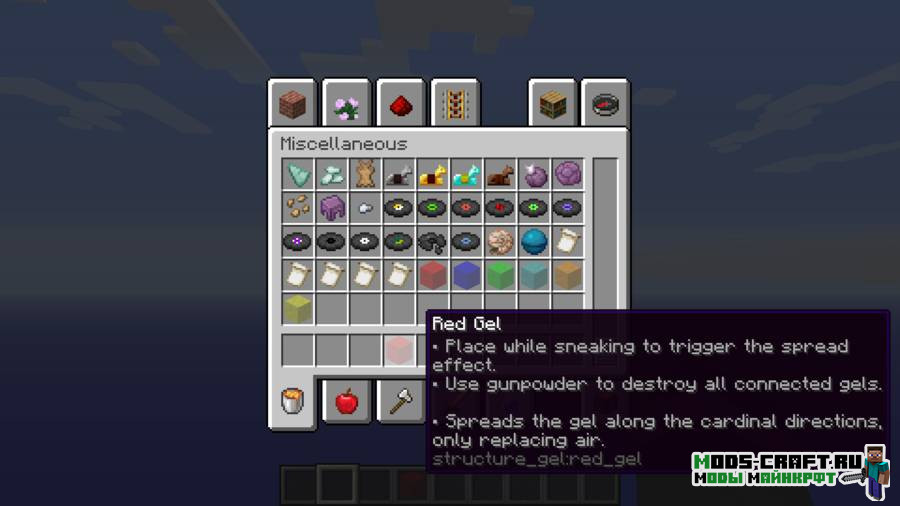This screenshot has height=506, width=900.
Task: Select the green gel block
Action: [500, 275]
